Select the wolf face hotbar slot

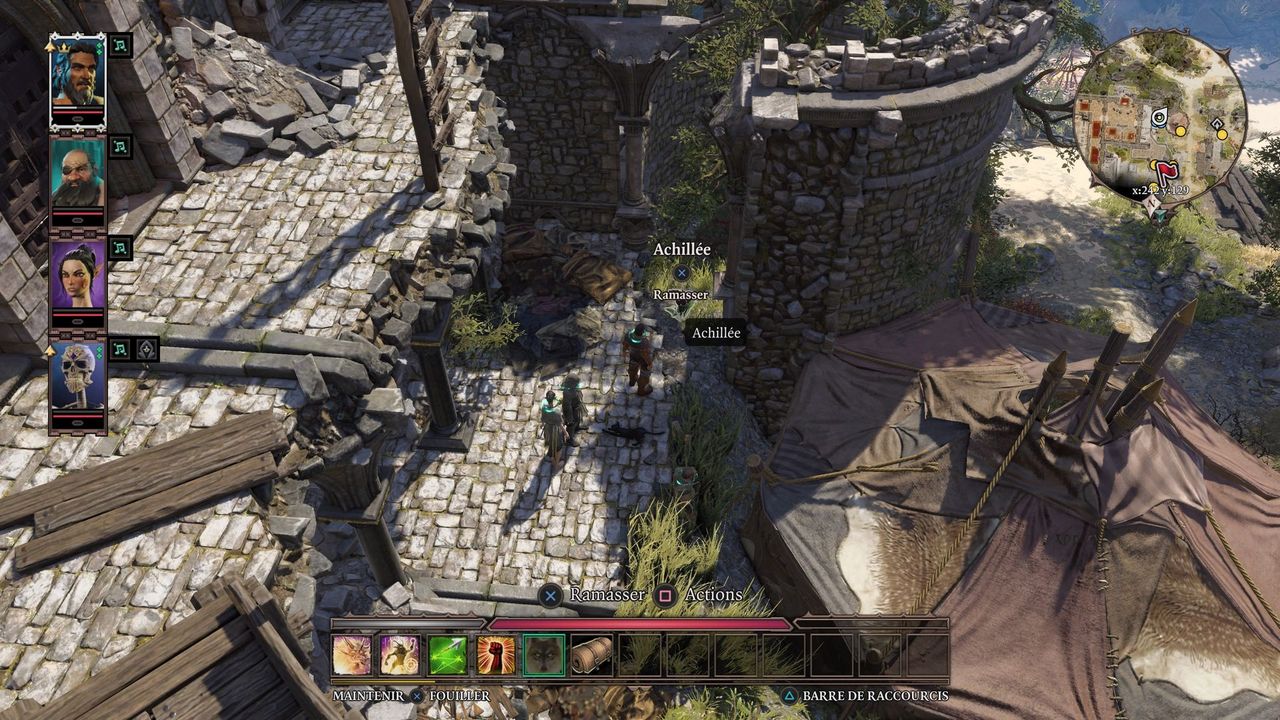544,655
